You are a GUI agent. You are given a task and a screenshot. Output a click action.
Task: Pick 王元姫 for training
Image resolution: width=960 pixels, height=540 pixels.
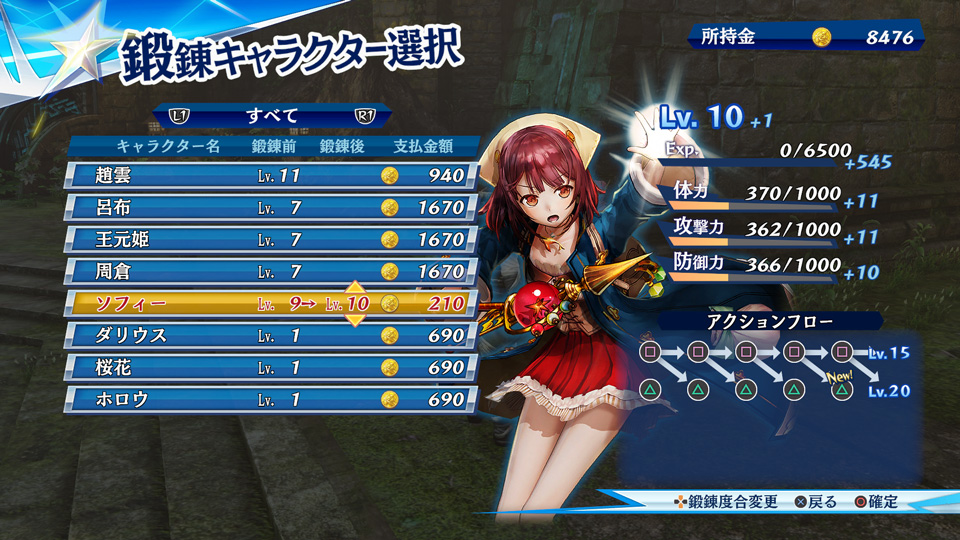click(x=268, y=240)
